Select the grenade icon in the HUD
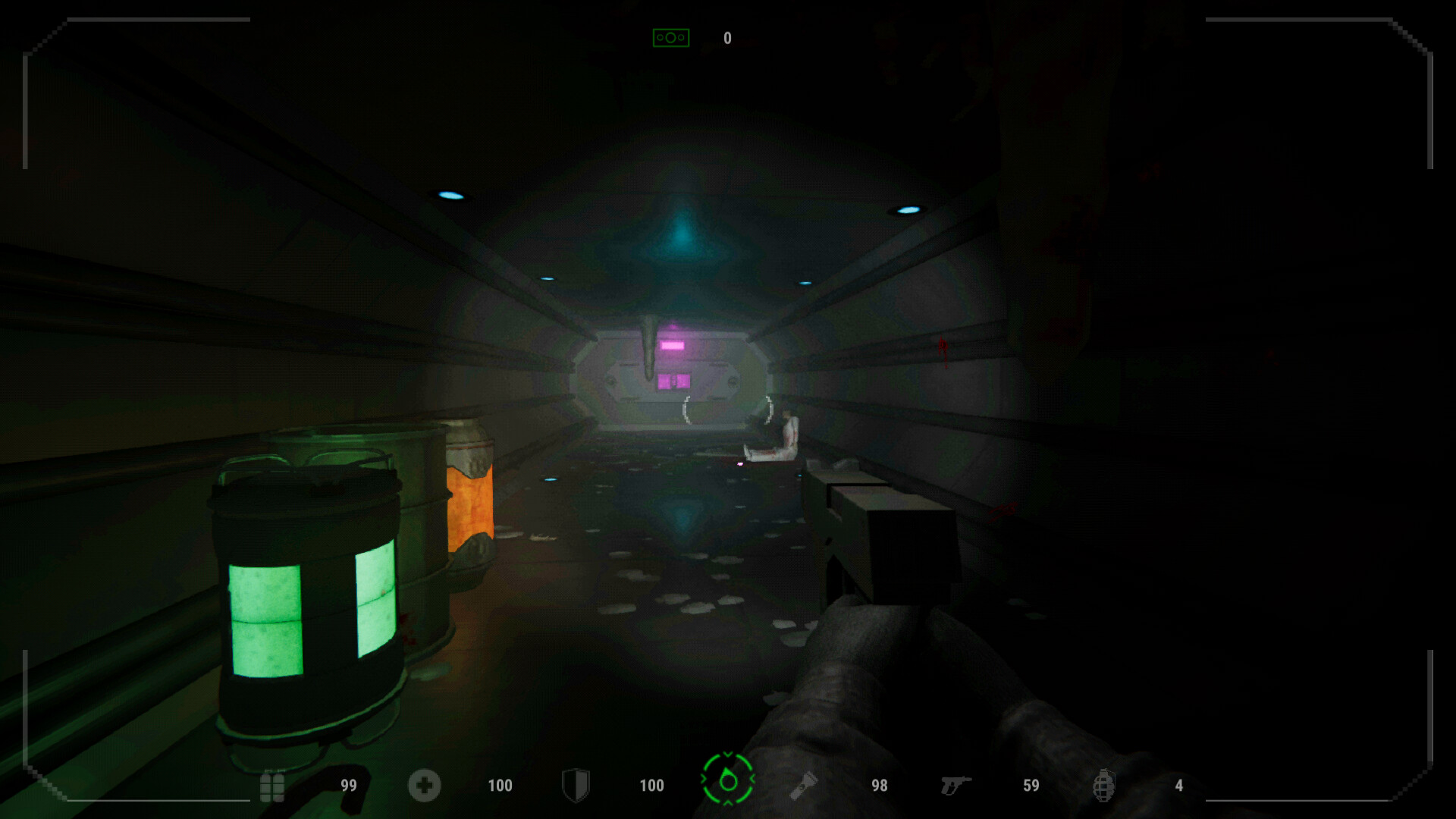This screenshot has height=819, width=1456. tap(1106, 786)
